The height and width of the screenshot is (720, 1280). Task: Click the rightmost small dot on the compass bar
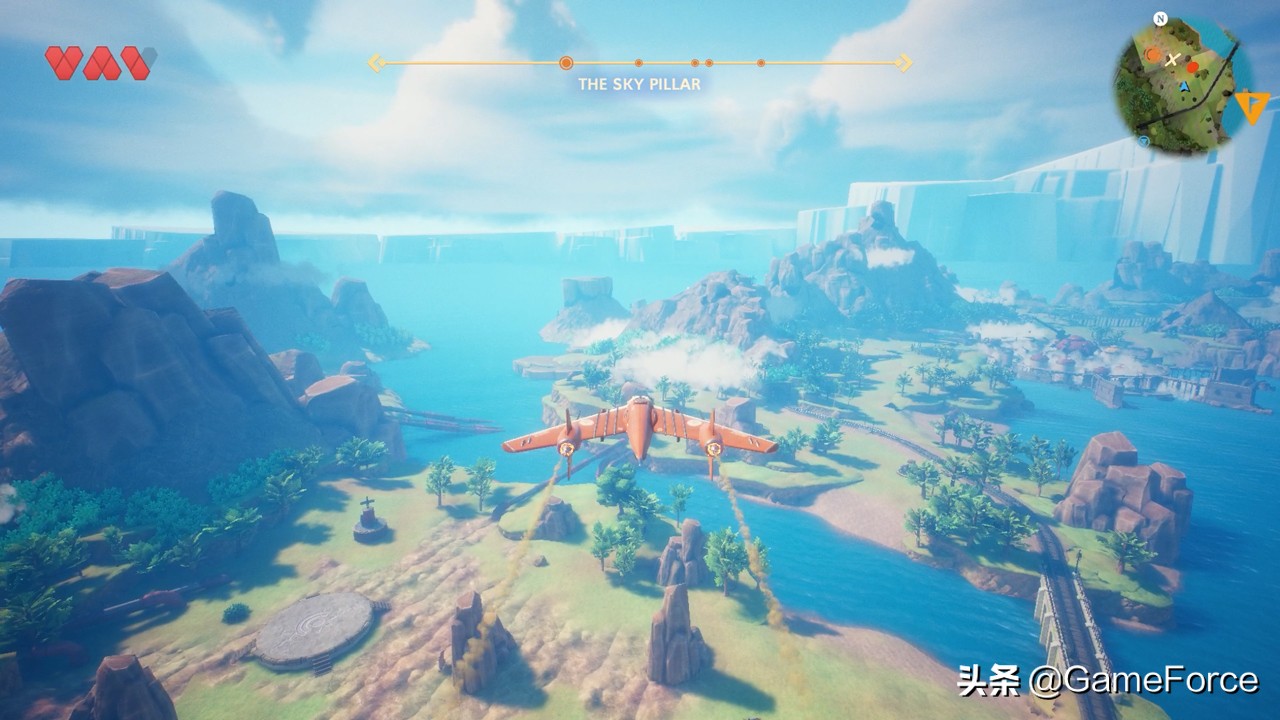(x=760, y=62)
